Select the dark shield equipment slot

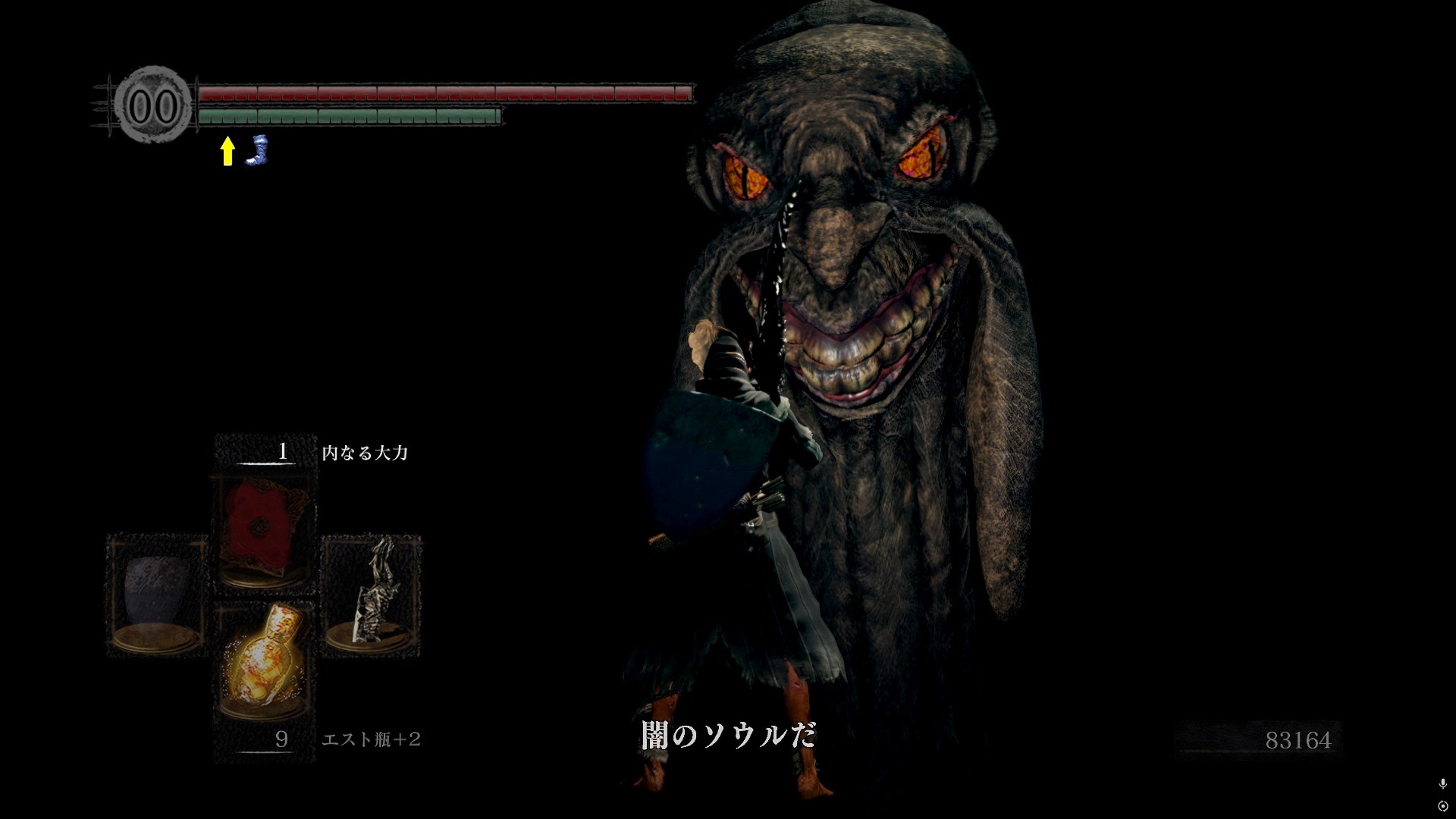pos(156,595)
